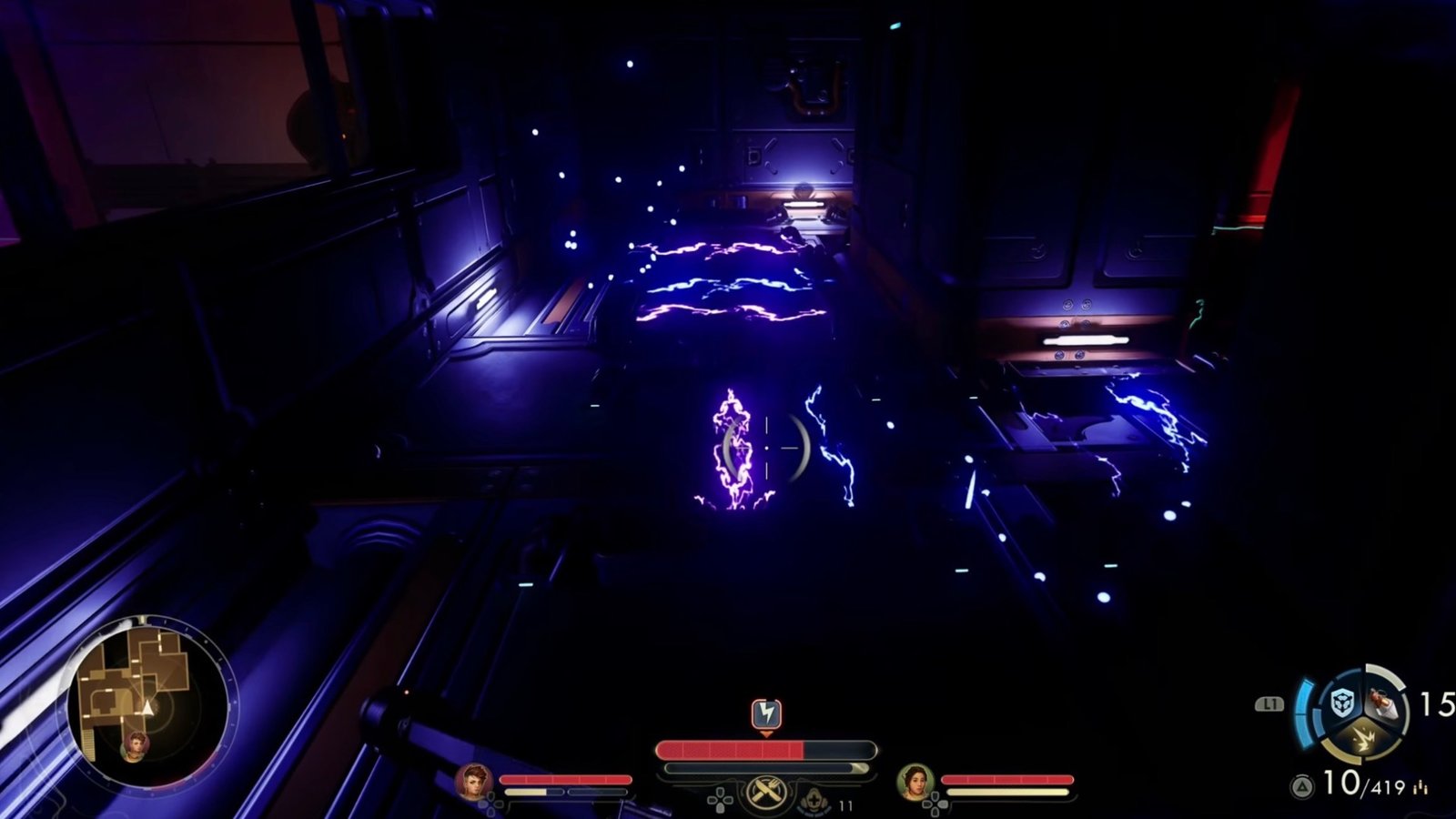
Task: Click the Triangle button prompt near the ammo count
Action: [x=1303, y=783]
